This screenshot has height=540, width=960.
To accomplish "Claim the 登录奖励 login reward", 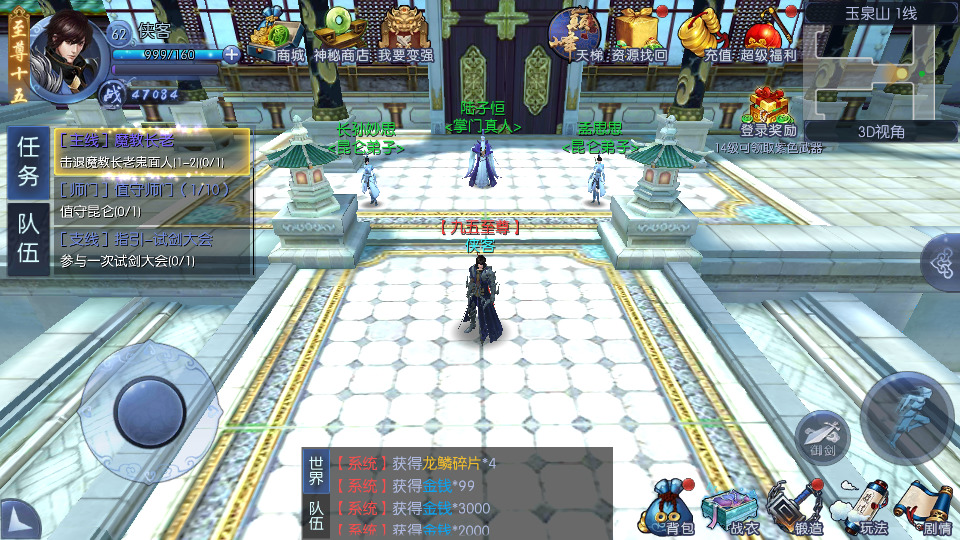I will (x=768, y=112).
